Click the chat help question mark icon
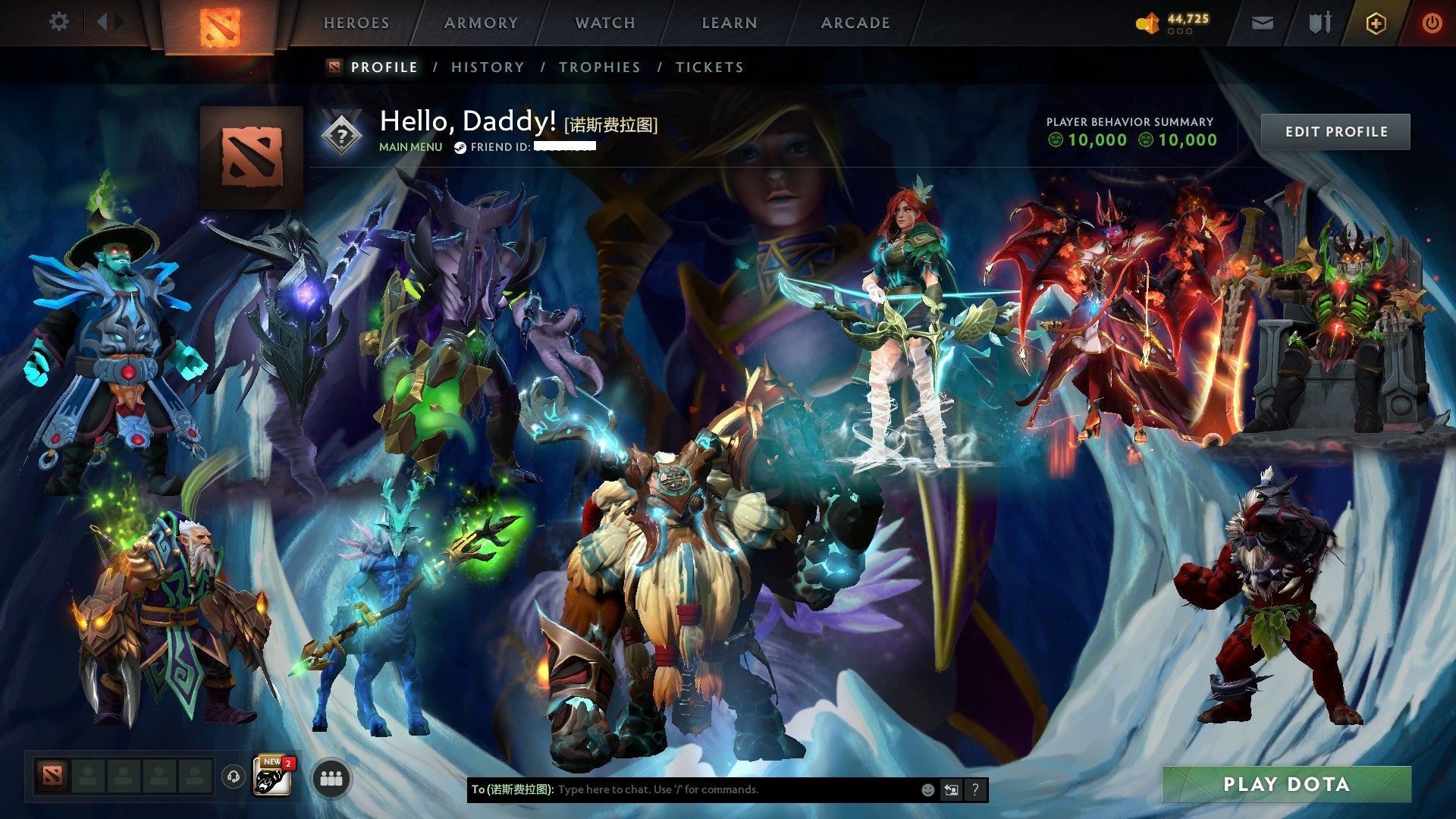This screenshot has width=1456, height=819. (x=974, y=789)
